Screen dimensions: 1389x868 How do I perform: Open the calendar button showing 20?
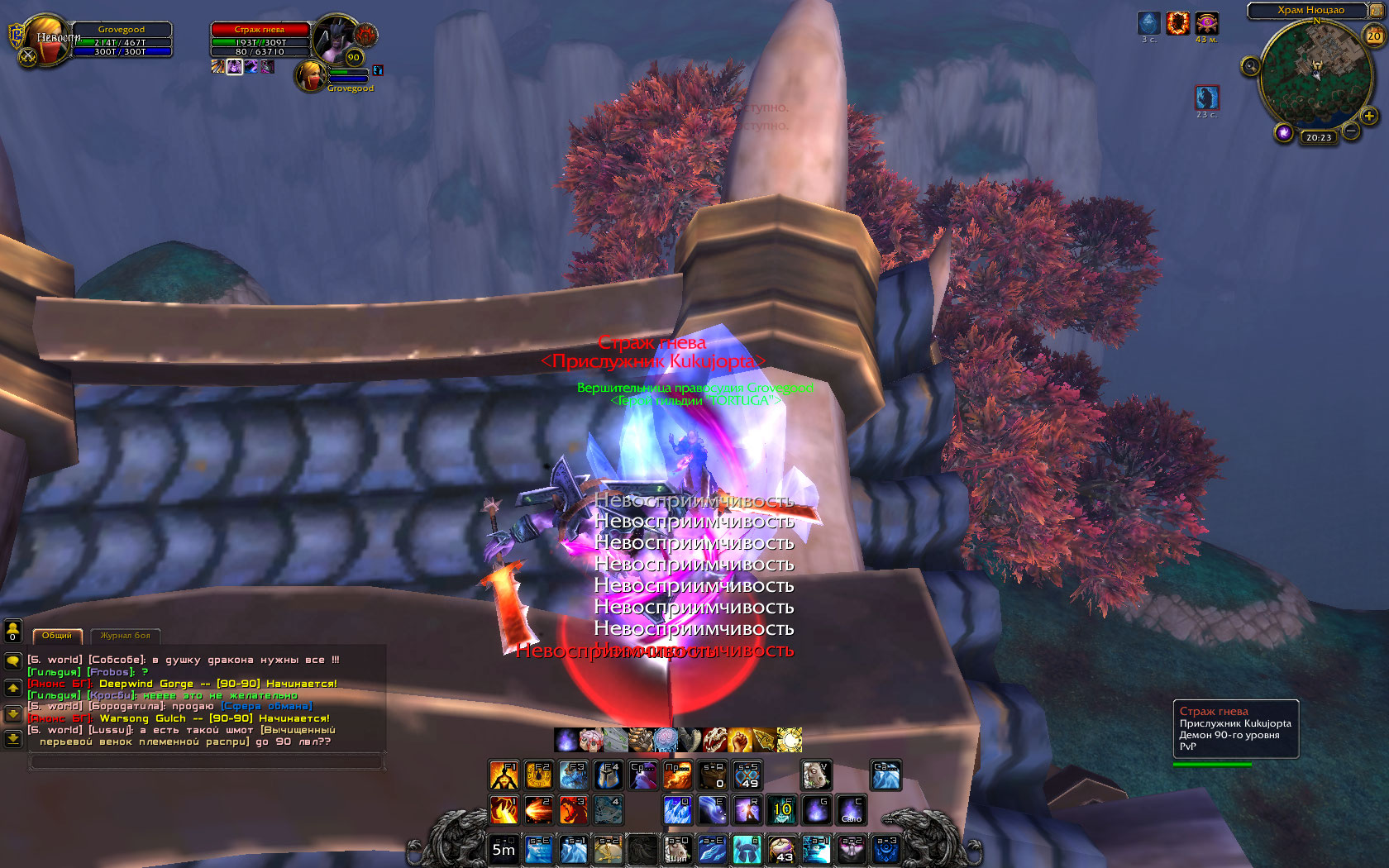1374,36
